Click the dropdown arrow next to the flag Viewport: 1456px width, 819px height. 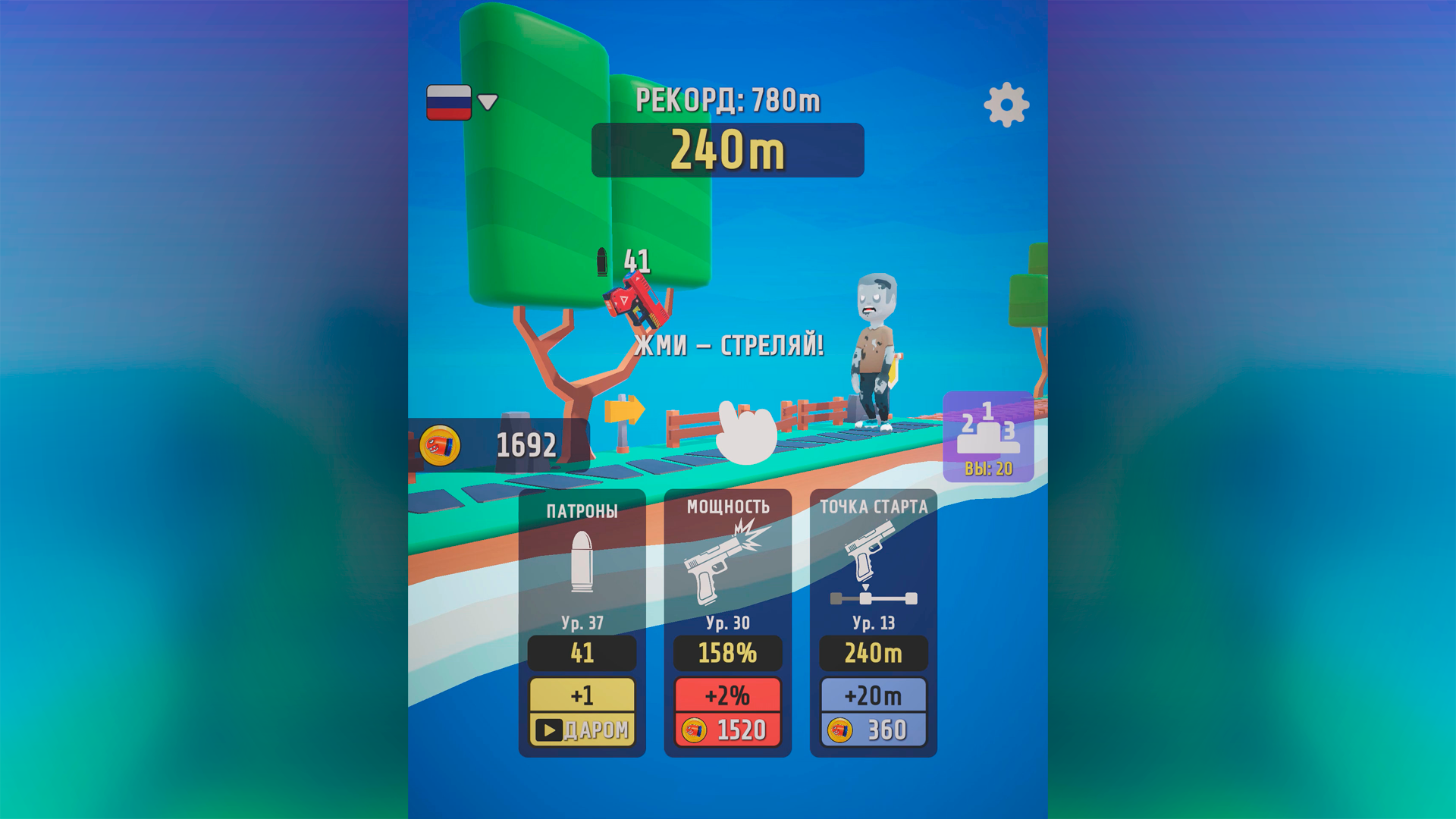[x=487, y=102]
